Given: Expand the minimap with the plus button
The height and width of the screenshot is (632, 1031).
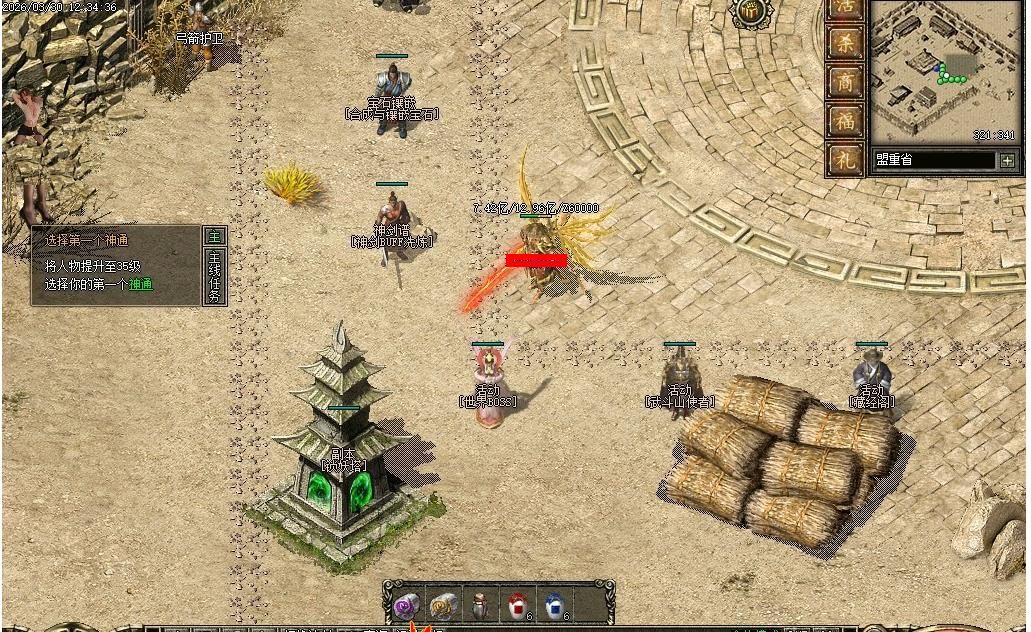Looking at the screenshot, I should 1006,160.
